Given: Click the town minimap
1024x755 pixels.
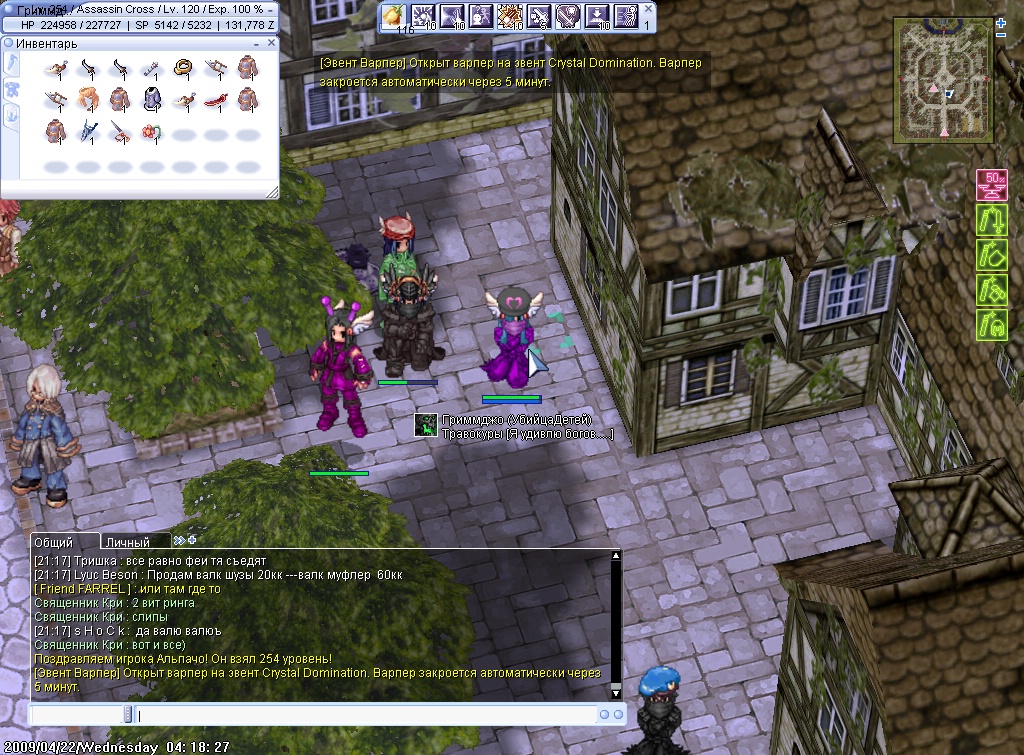Looking at the screenshot, I should (943, 80).
